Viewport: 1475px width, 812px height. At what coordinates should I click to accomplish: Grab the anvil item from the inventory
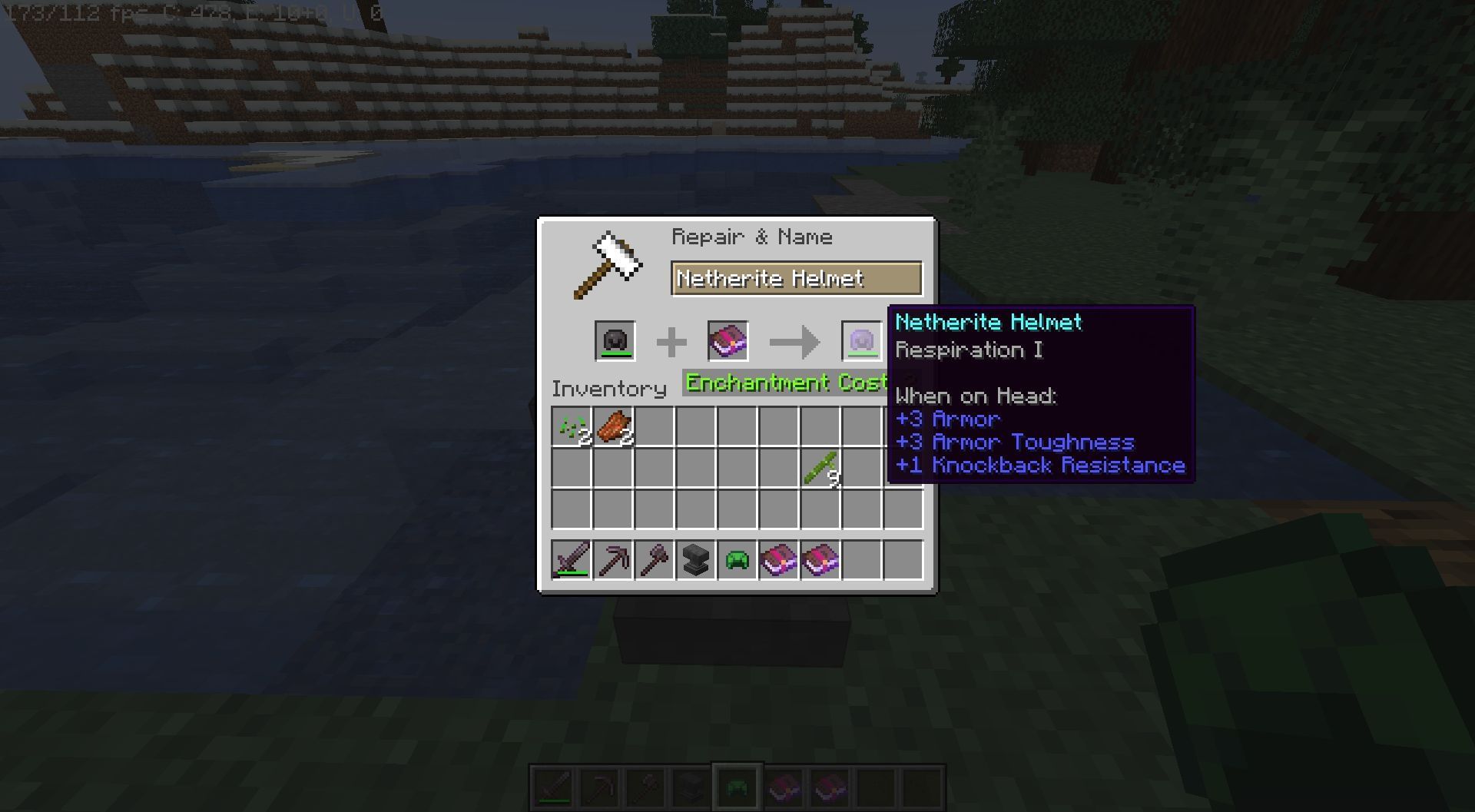696,560
